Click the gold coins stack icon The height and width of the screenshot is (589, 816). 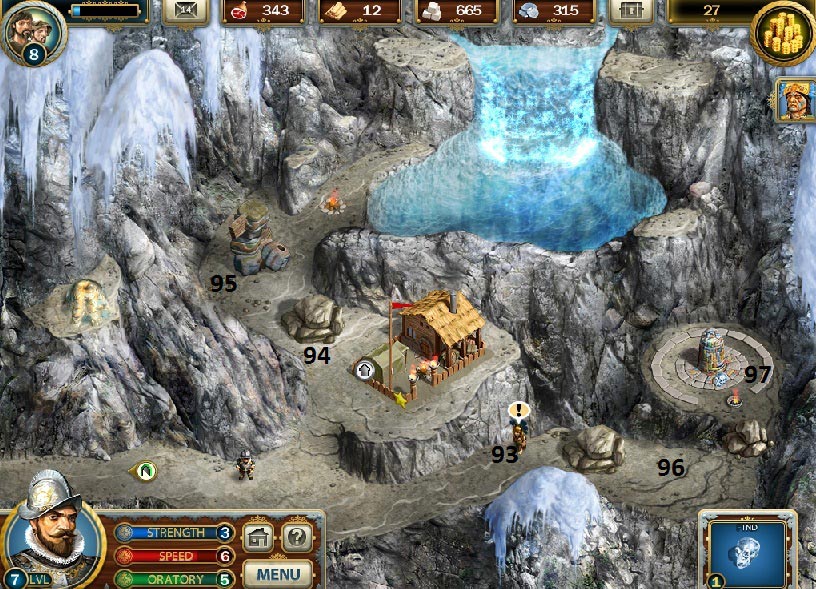pos(783,33)
